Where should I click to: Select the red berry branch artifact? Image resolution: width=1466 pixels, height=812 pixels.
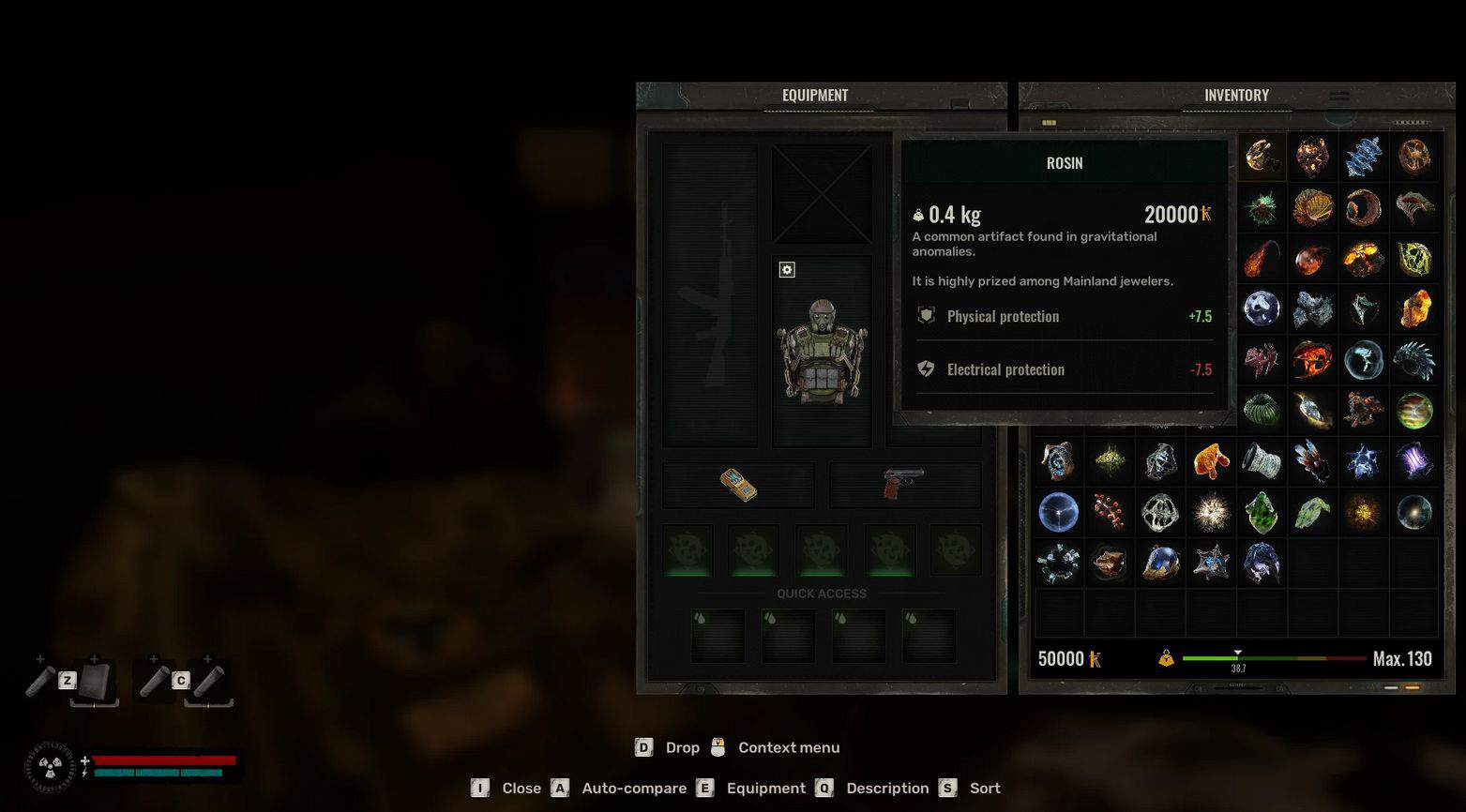click(x=1110, y=512)
